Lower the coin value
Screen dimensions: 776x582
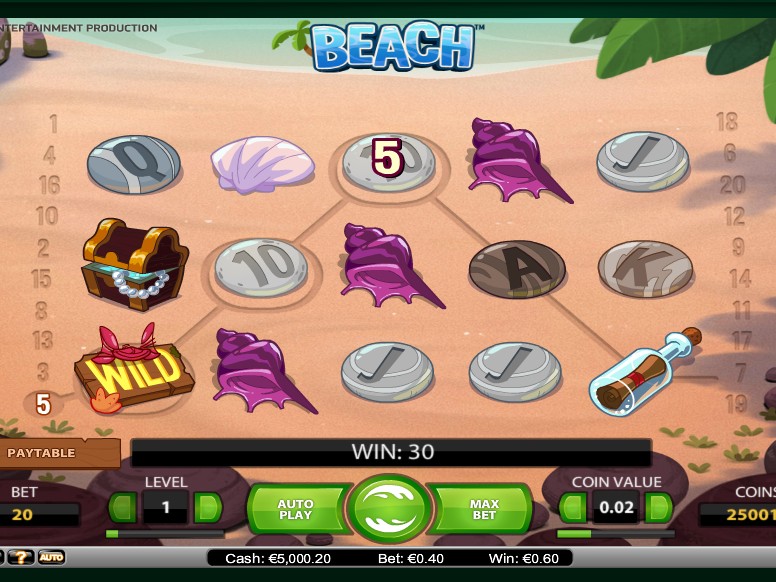(x=571, y=508)
